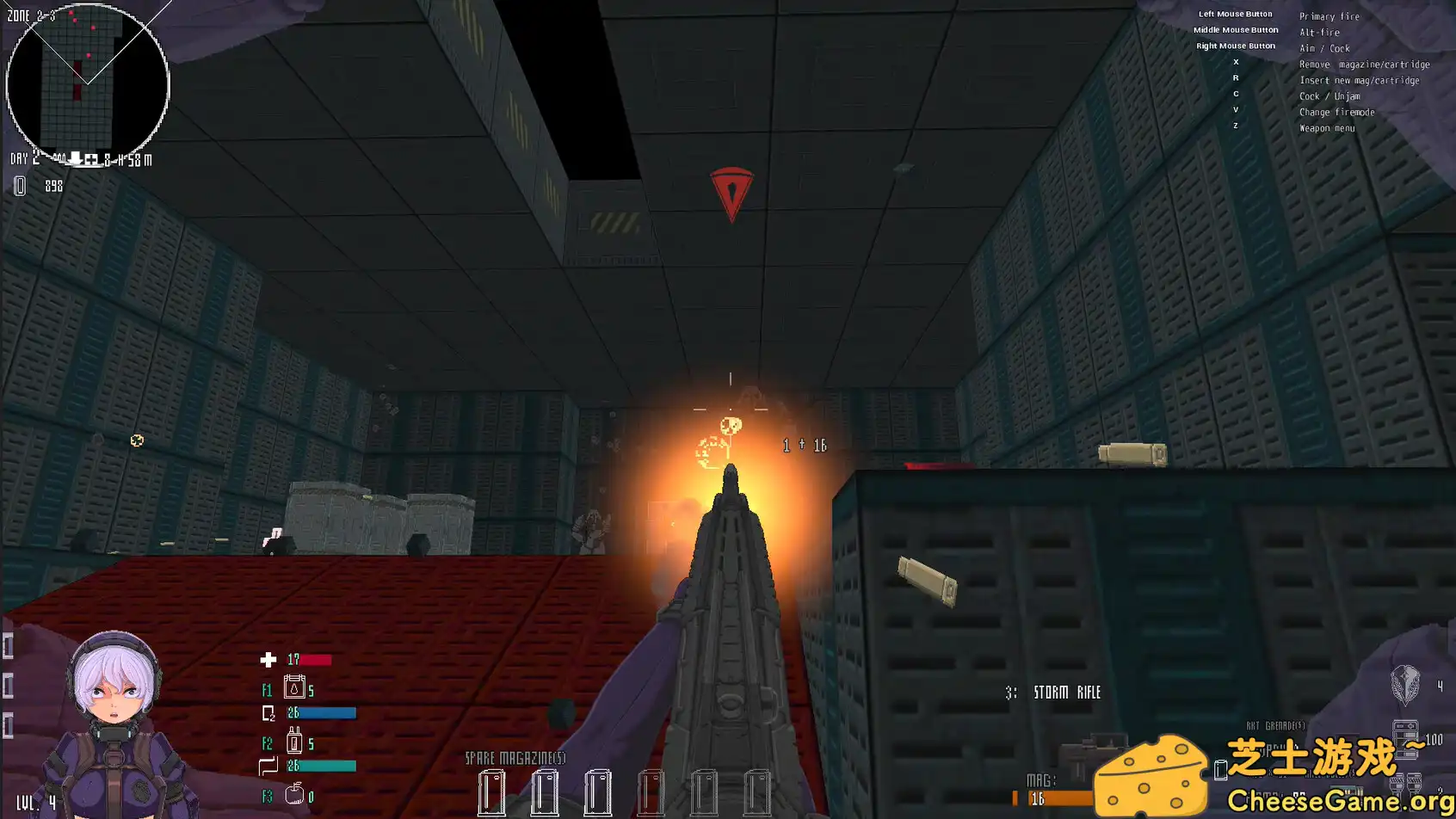The height and width of the screenshot is (819, 1456).
Task: Click the health cross icon
Action: 268,661
